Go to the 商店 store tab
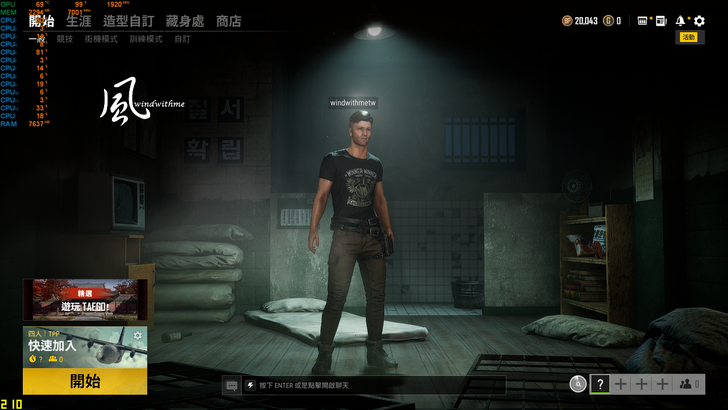The image size is (728, 410). click(229, 20)
